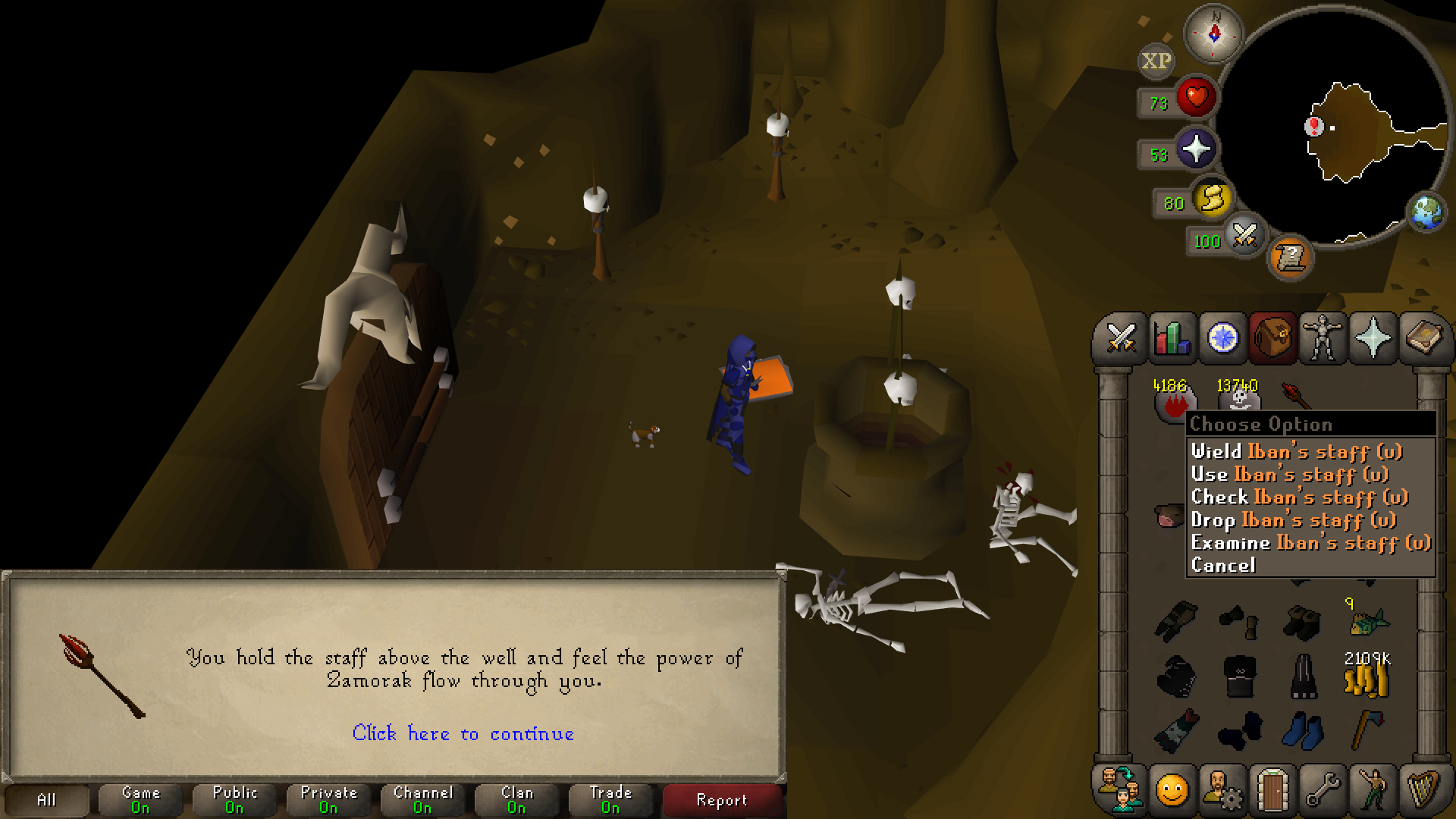Select the coins stack in inventory

1367,676
